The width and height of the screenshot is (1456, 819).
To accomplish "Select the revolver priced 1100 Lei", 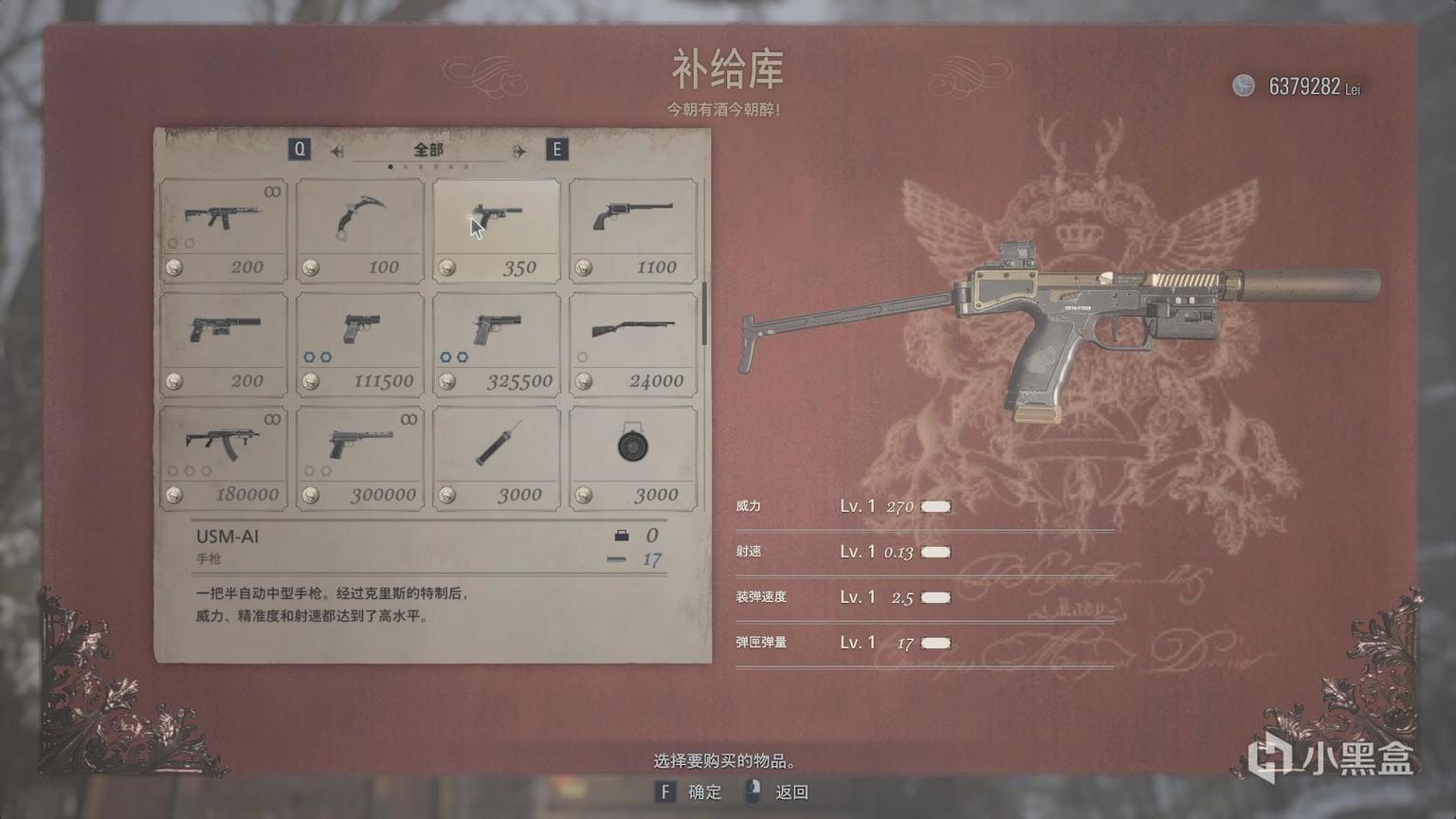I will [632, 227].
